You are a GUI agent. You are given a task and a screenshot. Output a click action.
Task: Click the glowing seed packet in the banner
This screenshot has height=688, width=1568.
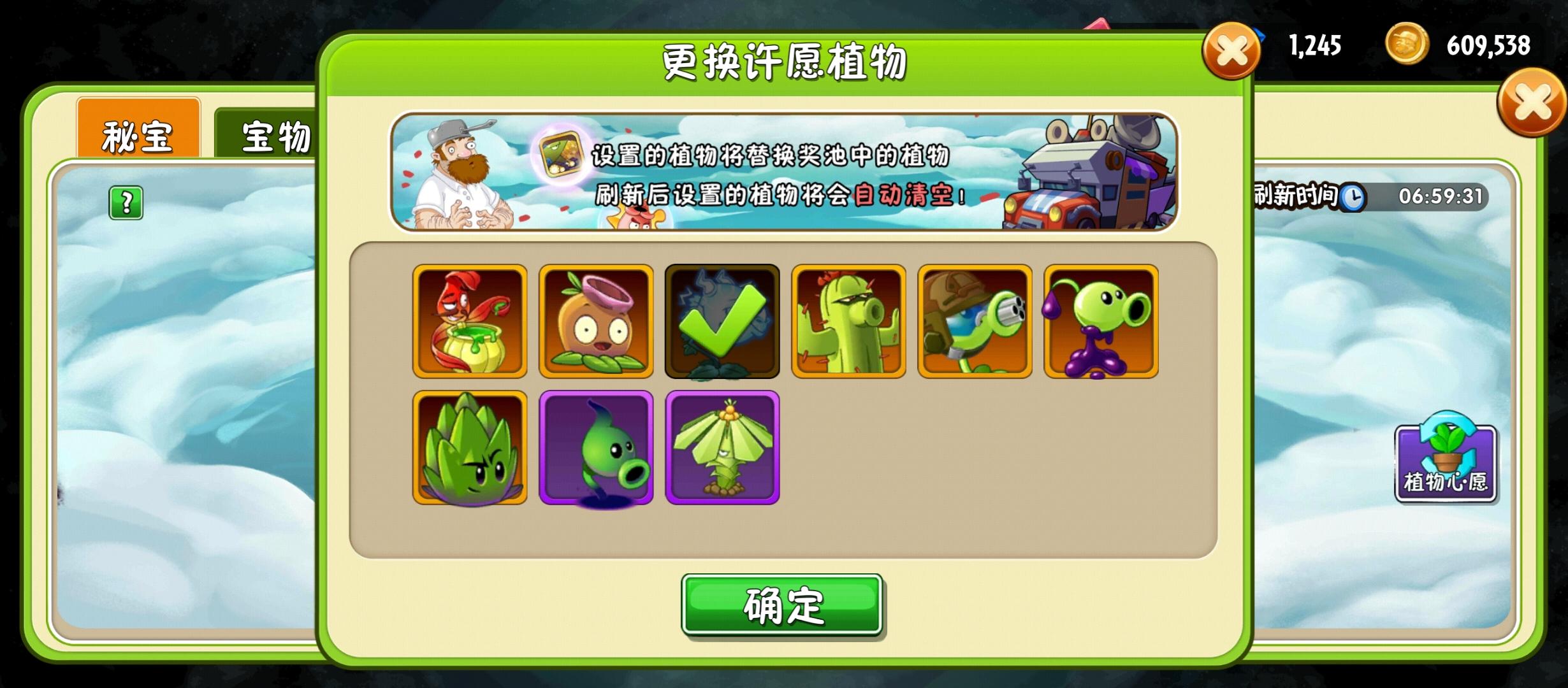point(560,153)
